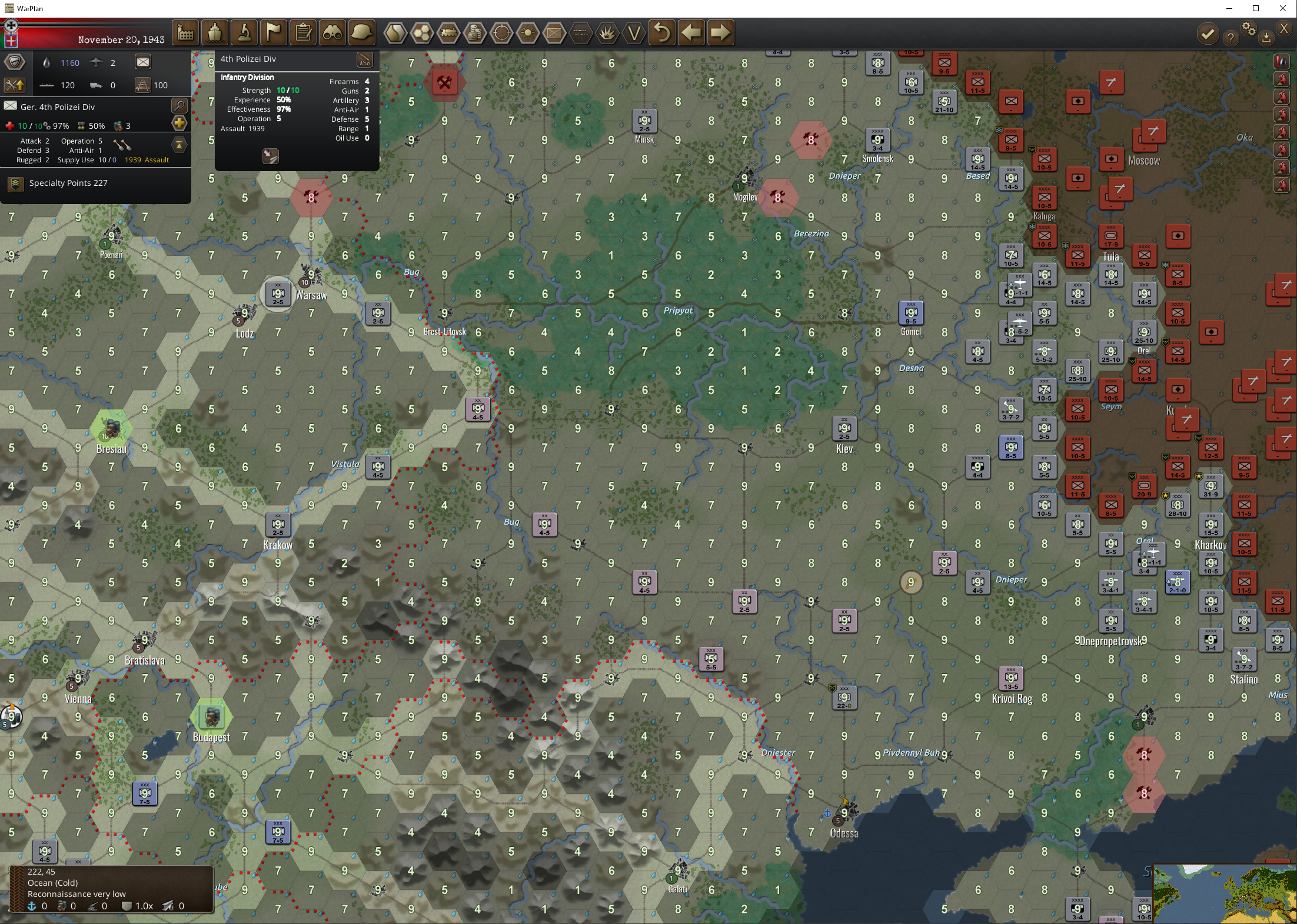
Task: End the turn with the checkmark
Action: coord(1208,34)
